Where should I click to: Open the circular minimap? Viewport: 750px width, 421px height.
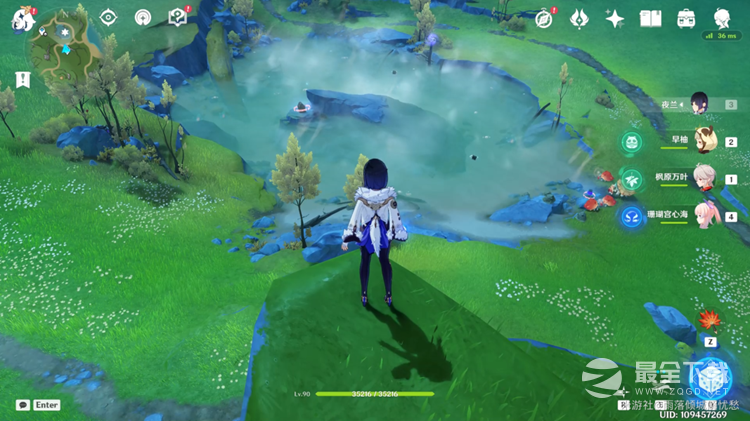point(65,44)
